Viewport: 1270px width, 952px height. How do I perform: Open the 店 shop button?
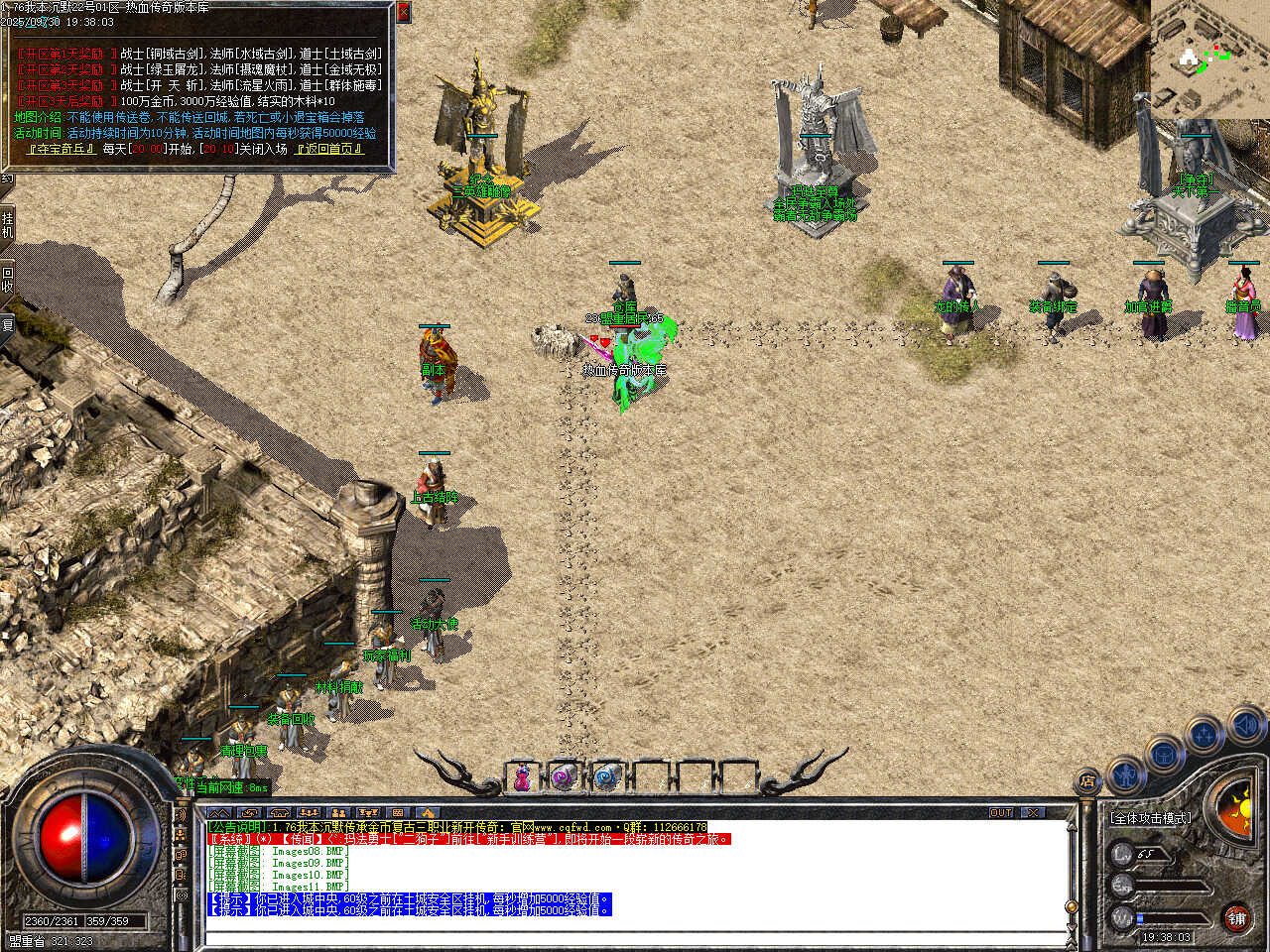pyautogui.click(x=1088, y=782)
